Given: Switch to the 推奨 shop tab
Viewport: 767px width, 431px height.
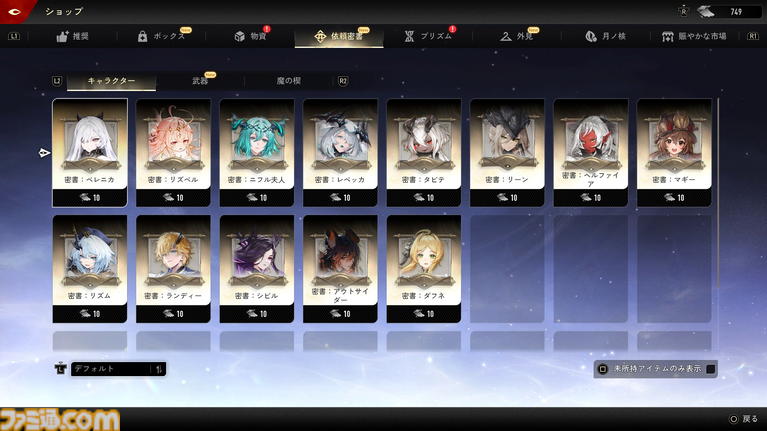Looking at the screenshot, I should pos(74,36).
